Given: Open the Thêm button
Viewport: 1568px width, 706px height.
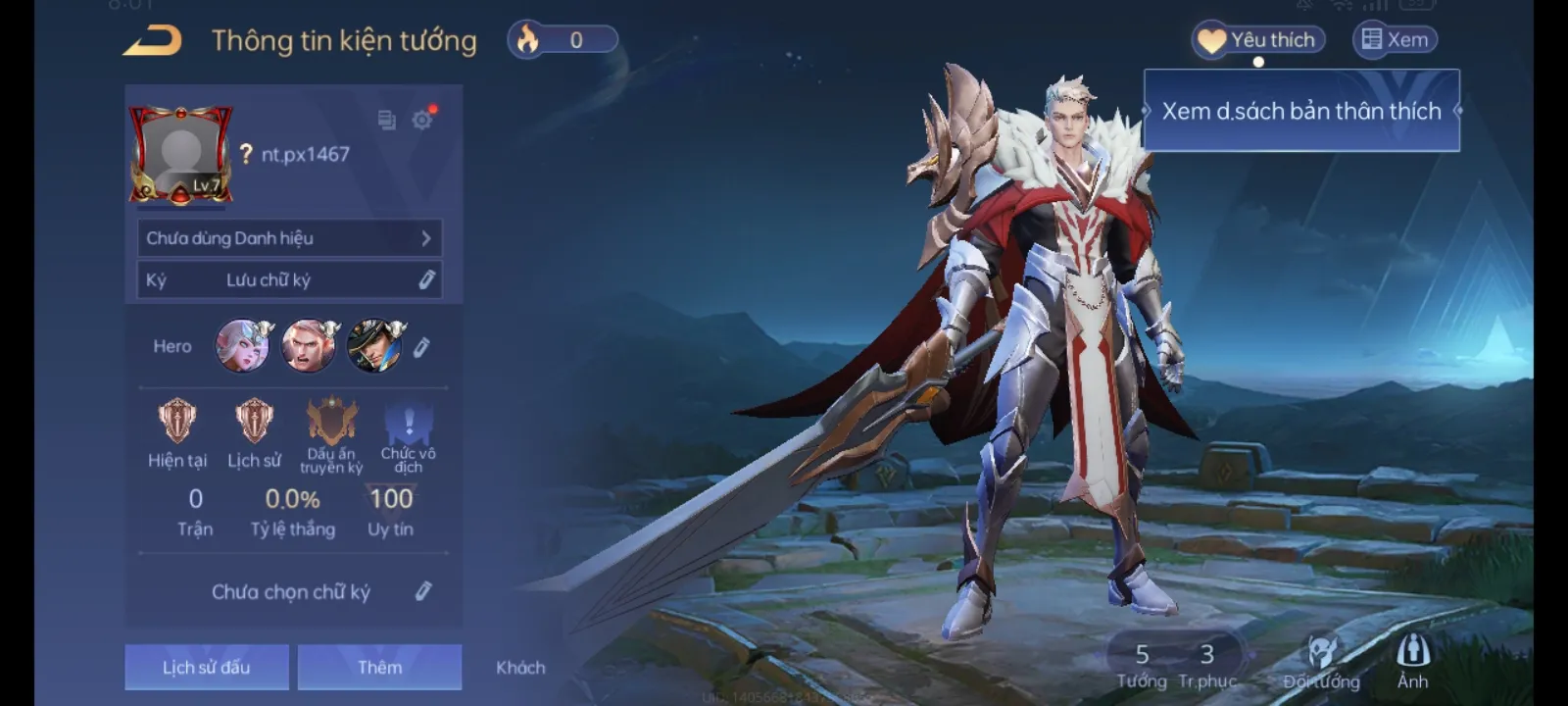Looking at the screenshot, I should point(379,667).
